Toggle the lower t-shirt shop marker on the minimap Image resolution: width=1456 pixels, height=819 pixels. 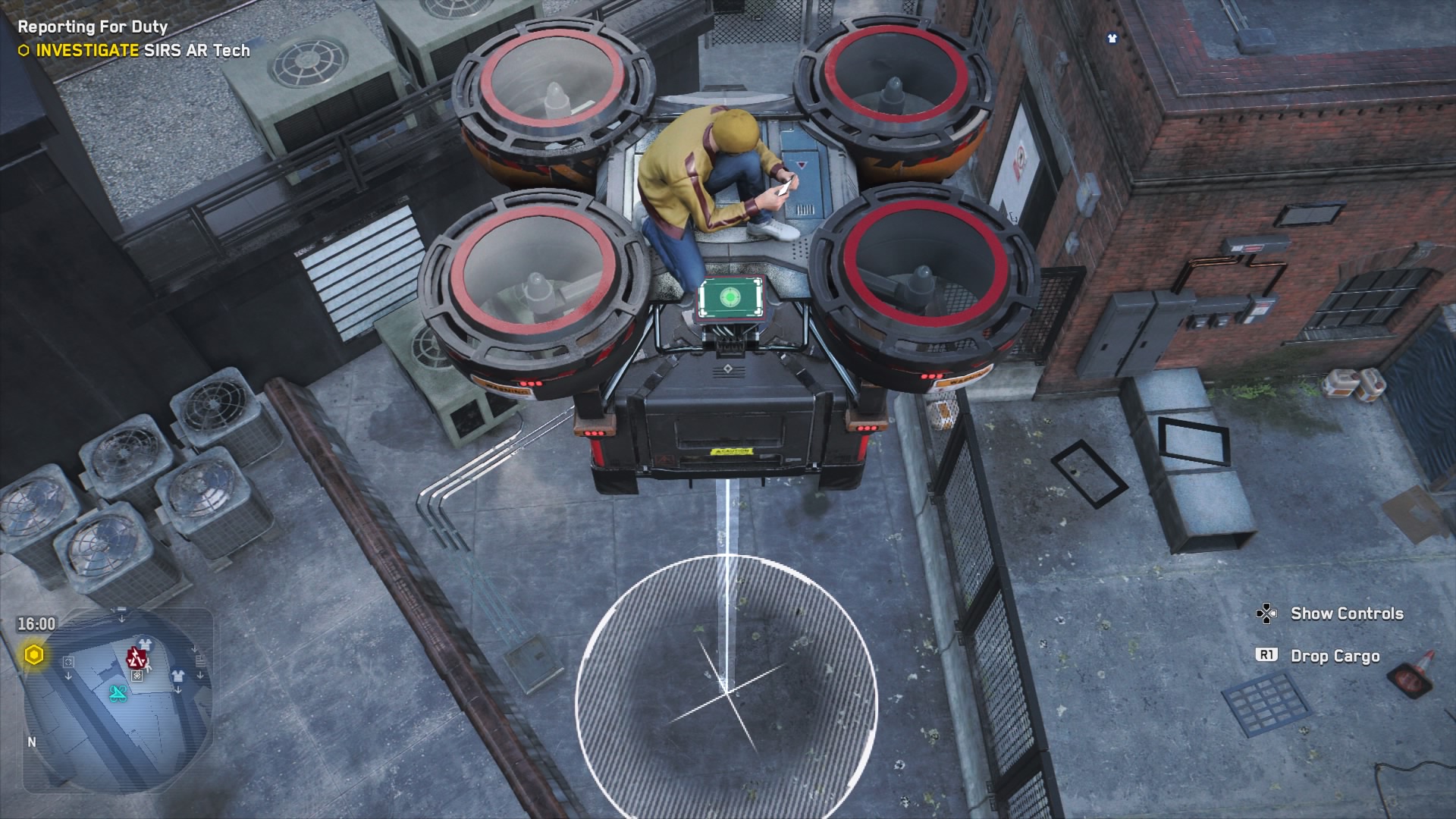[x=178, y=675]
